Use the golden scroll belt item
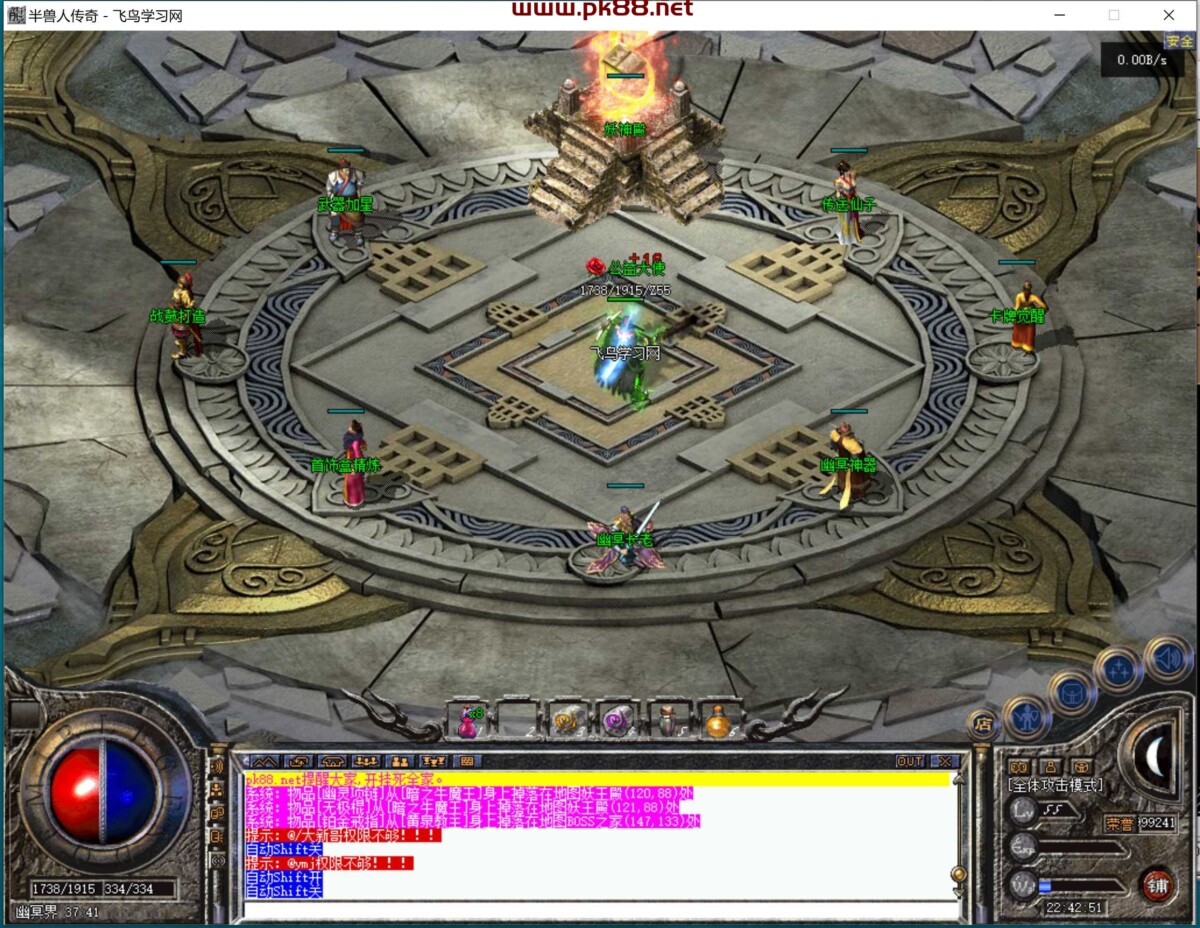This screenshot has width=1200, height=928. [567, 720]
